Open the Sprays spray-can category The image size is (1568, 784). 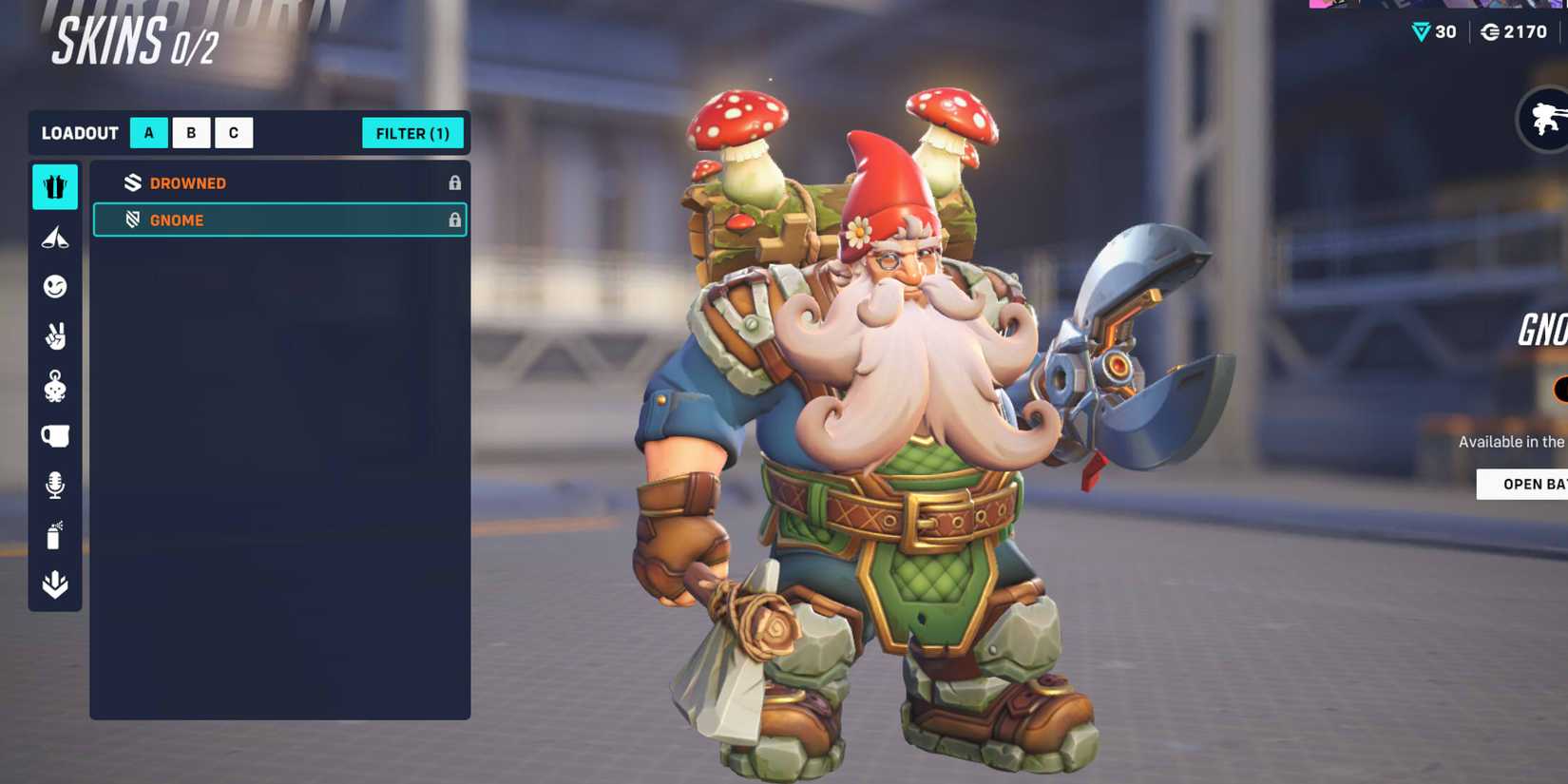point(54,534)
